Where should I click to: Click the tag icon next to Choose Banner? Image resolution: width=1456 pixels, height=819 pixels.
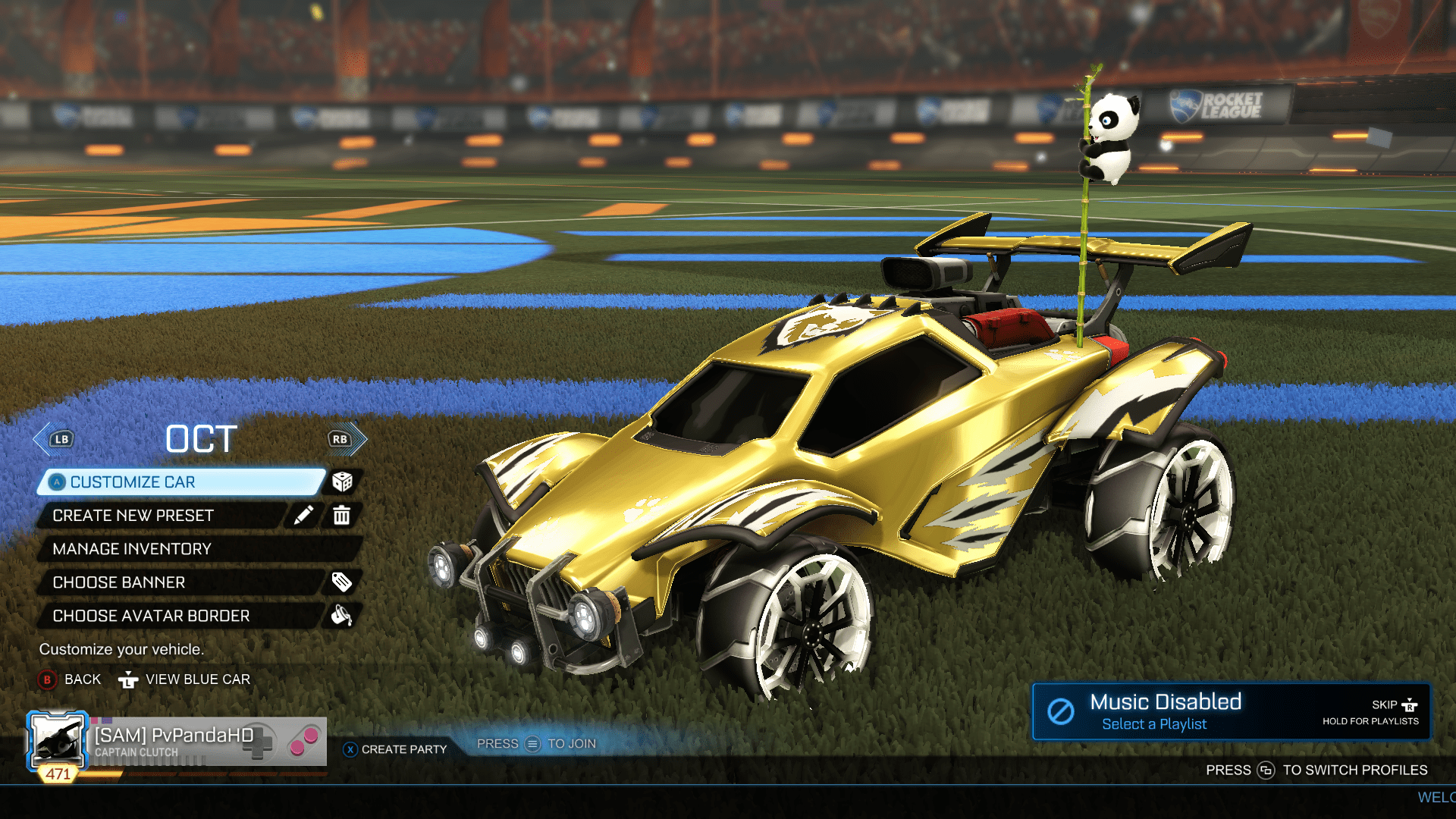coord(344,582)
